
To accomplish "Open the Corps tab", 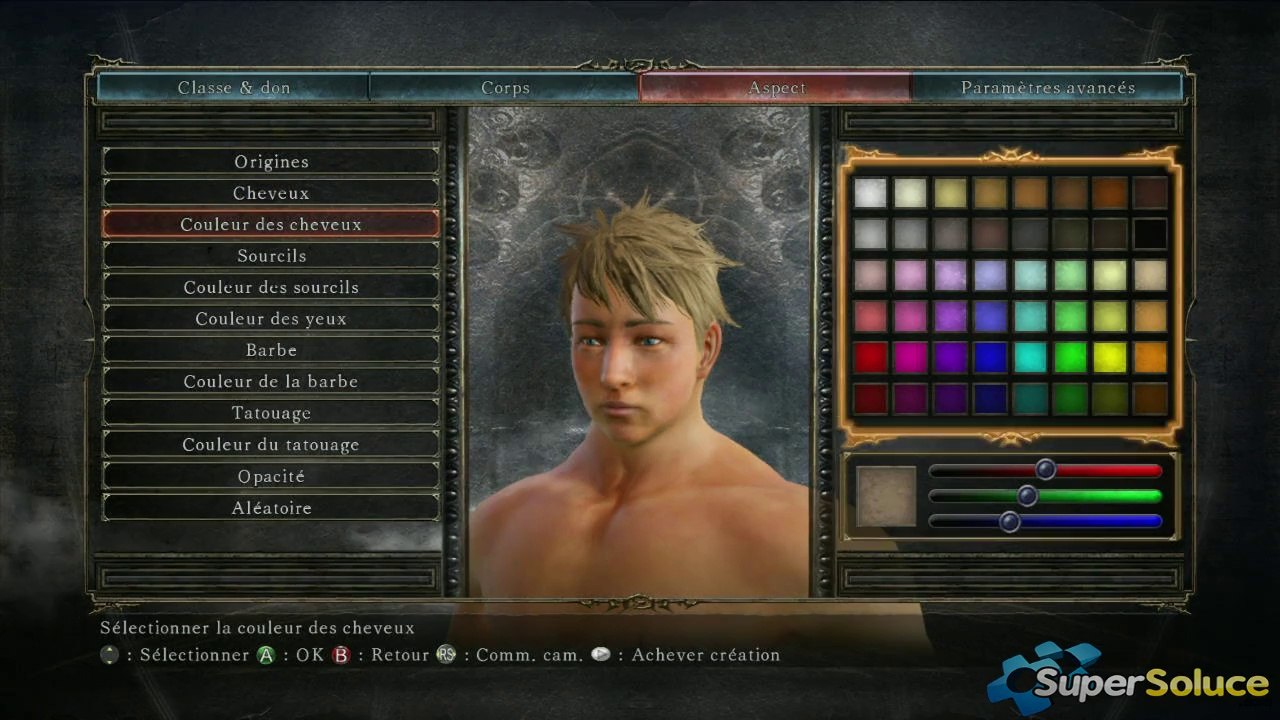I will point(505,88).
